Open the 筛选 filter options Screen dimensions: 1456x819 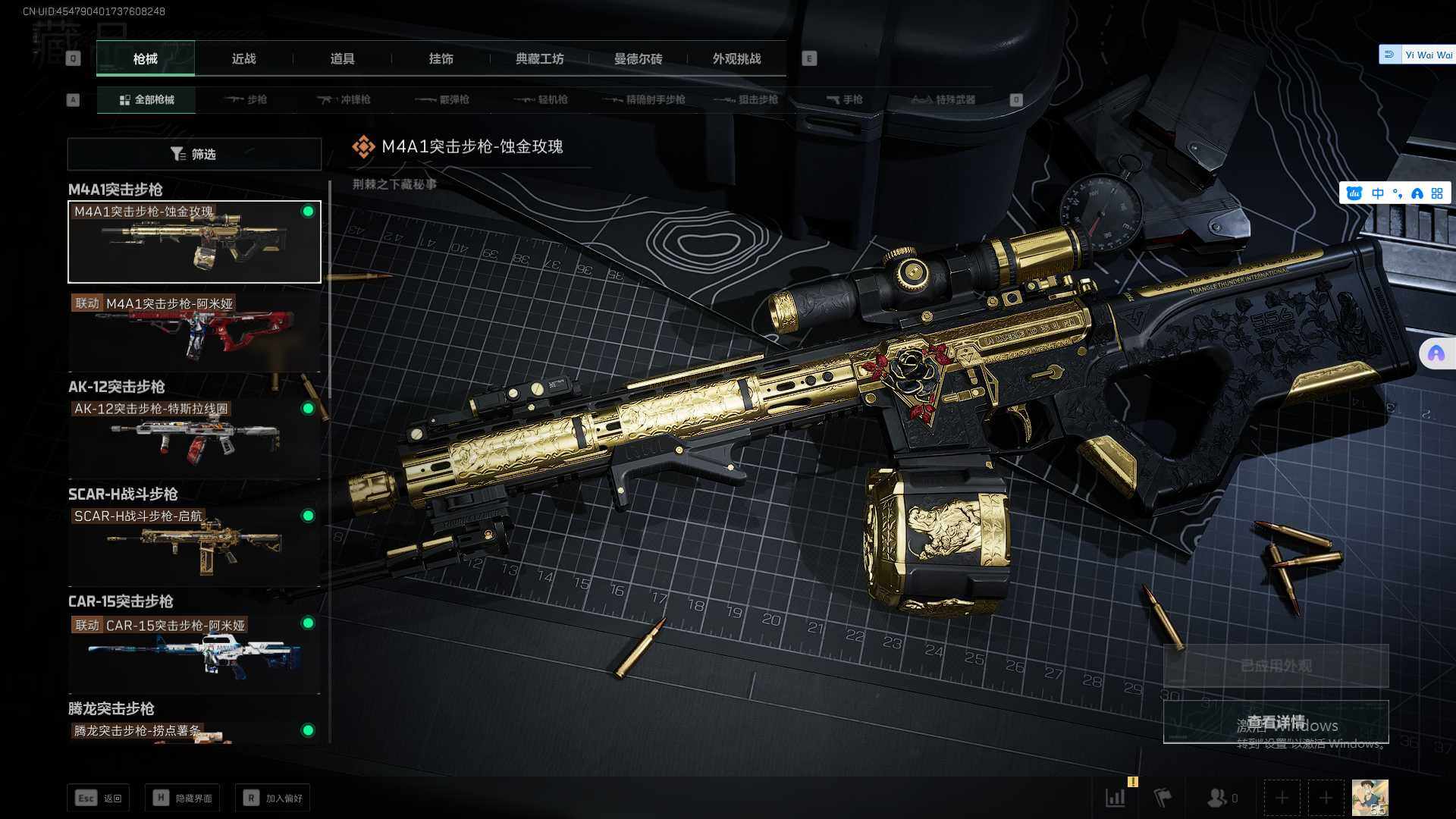[x=194, y=154]
